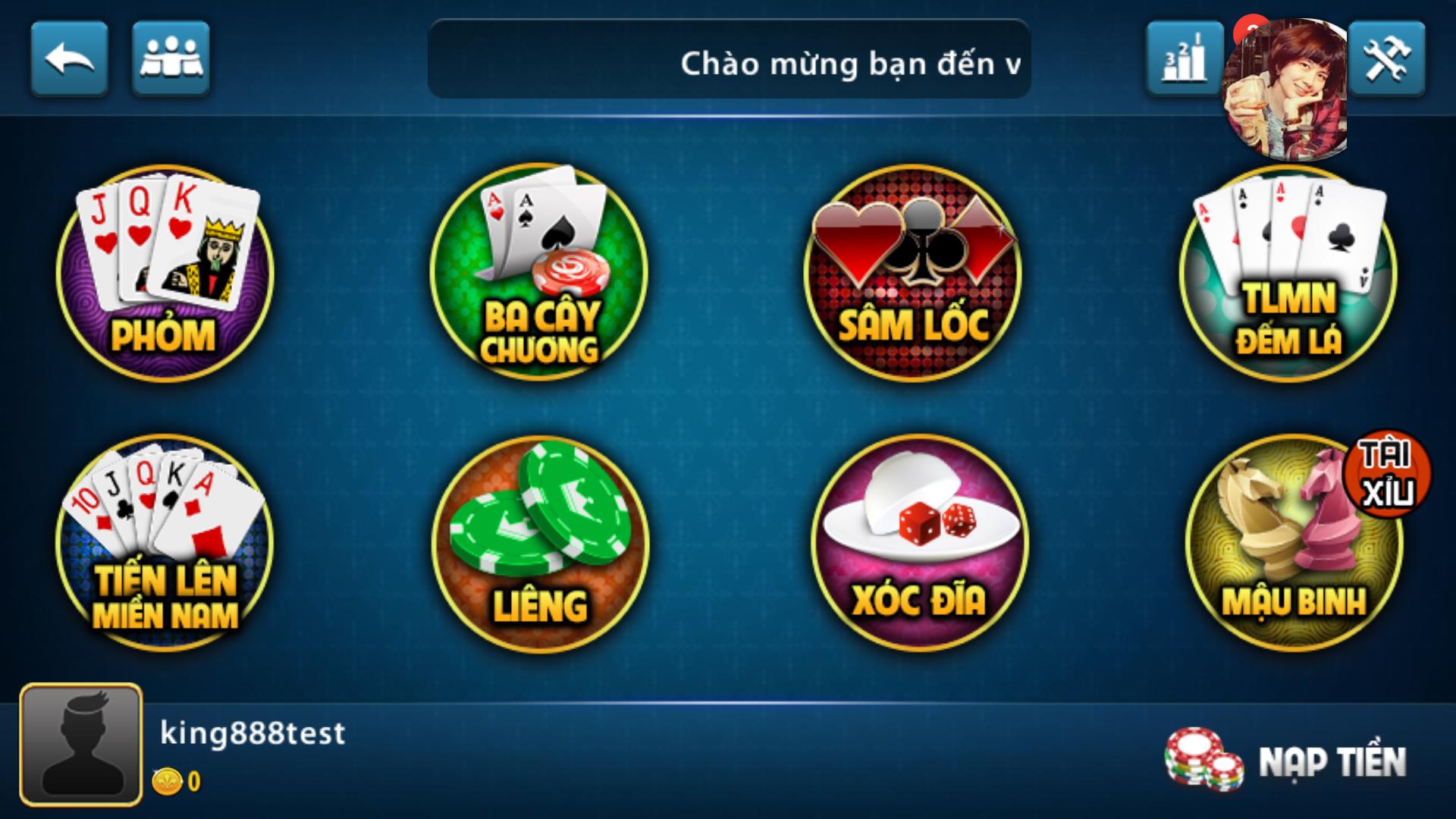
Task: Go back with the arrow button
Action: click(70, 58)
